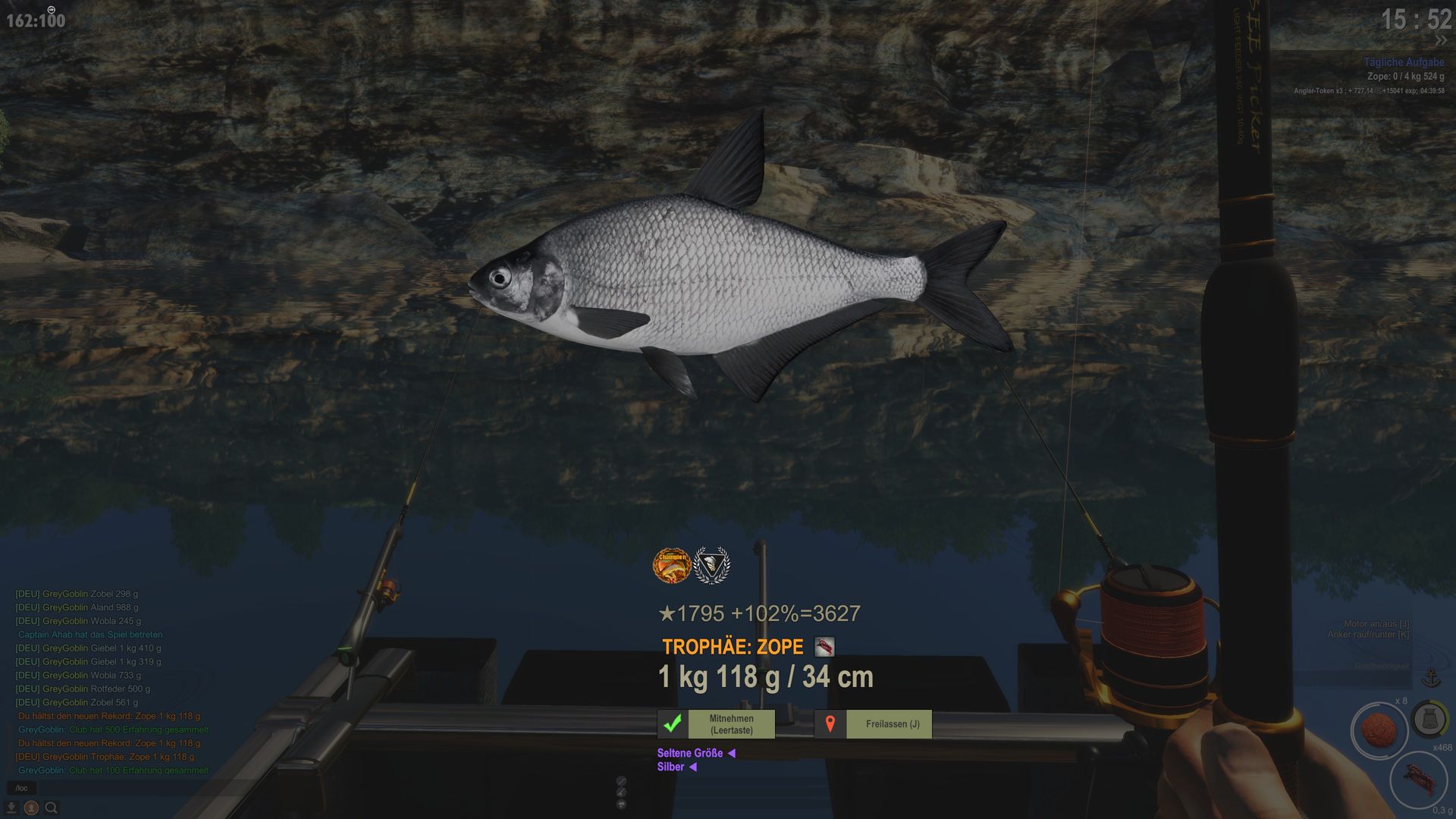Click the orange player avatar chat icon
The height and width of the screenshot is (819, 1456).
point(31,808)
